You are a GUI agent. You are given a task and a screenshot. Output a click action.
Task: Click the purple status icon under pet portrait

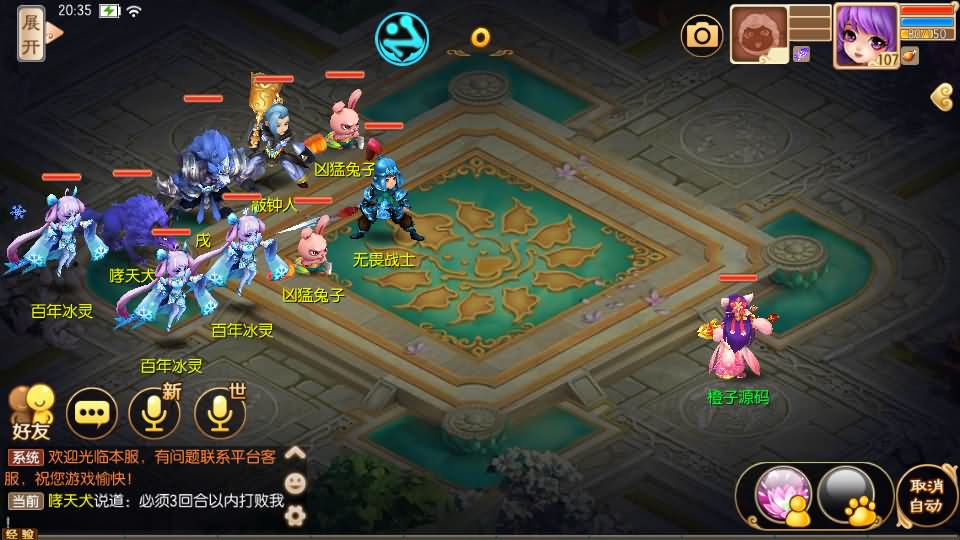click(801, 54)
